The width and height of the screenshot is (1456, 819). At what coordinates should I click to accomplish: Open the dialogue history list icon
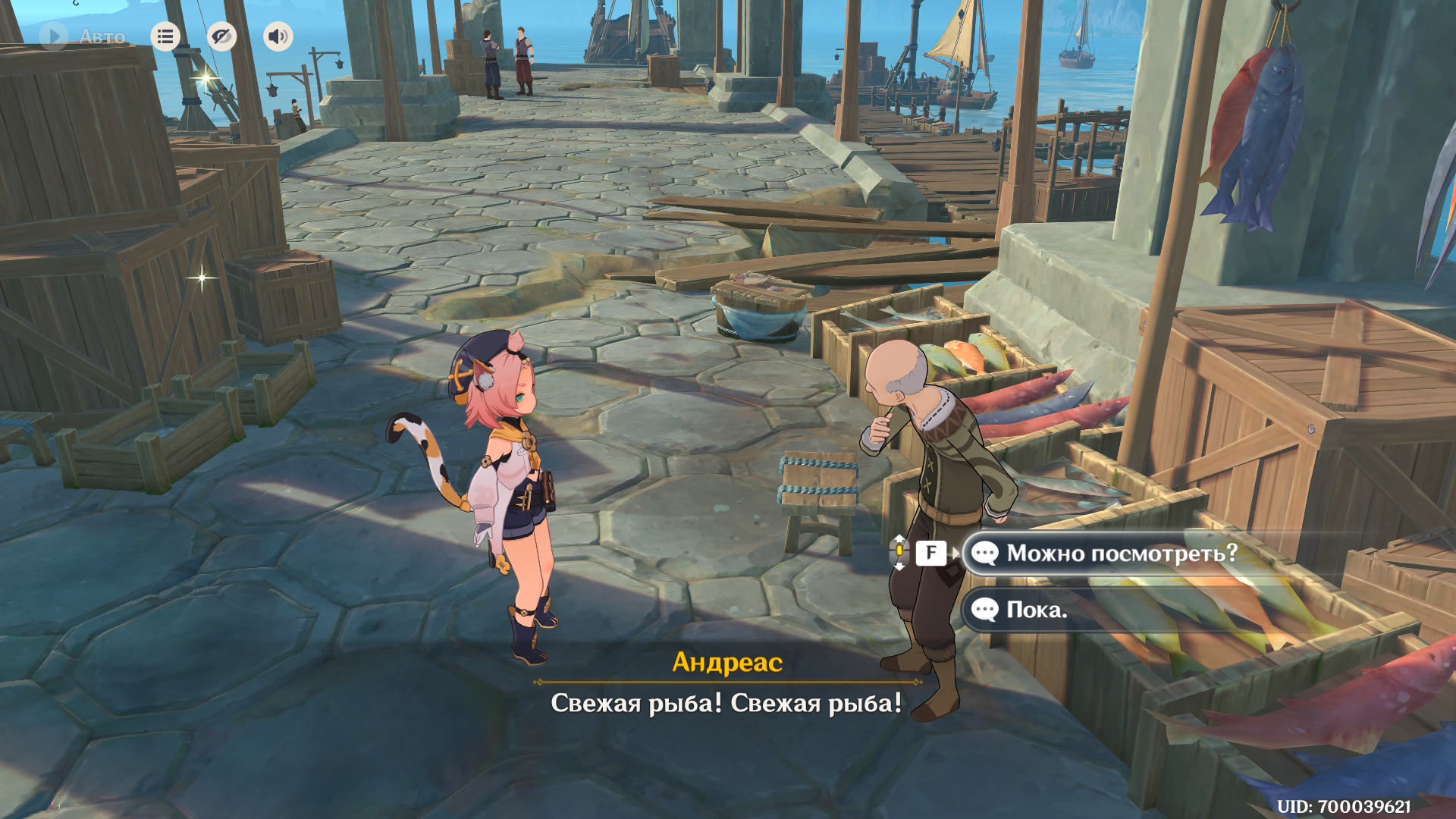pyautogui.click(x=165, y=36)
